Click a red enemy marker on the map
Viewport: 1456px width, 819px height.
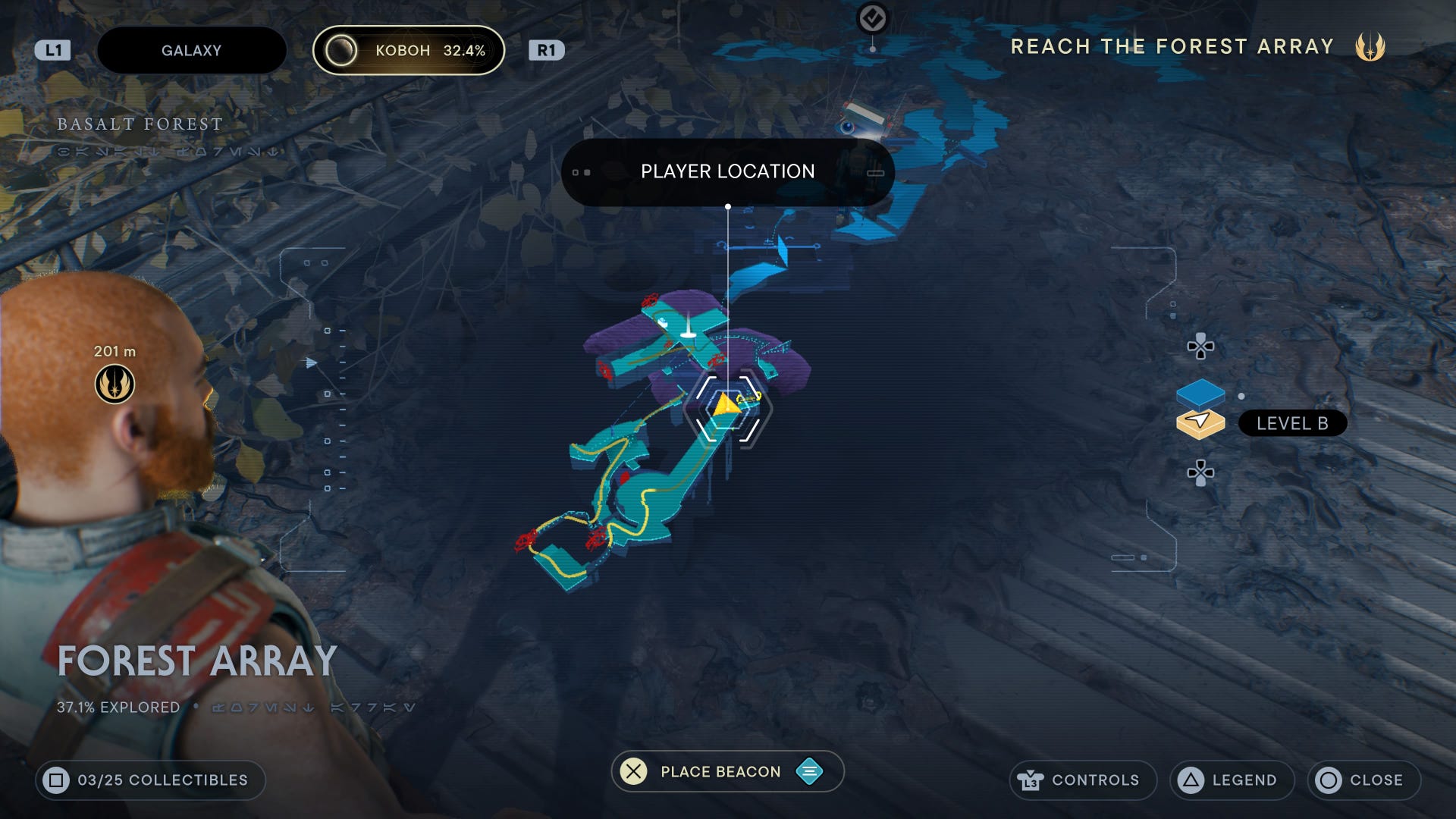click(648, 300)
